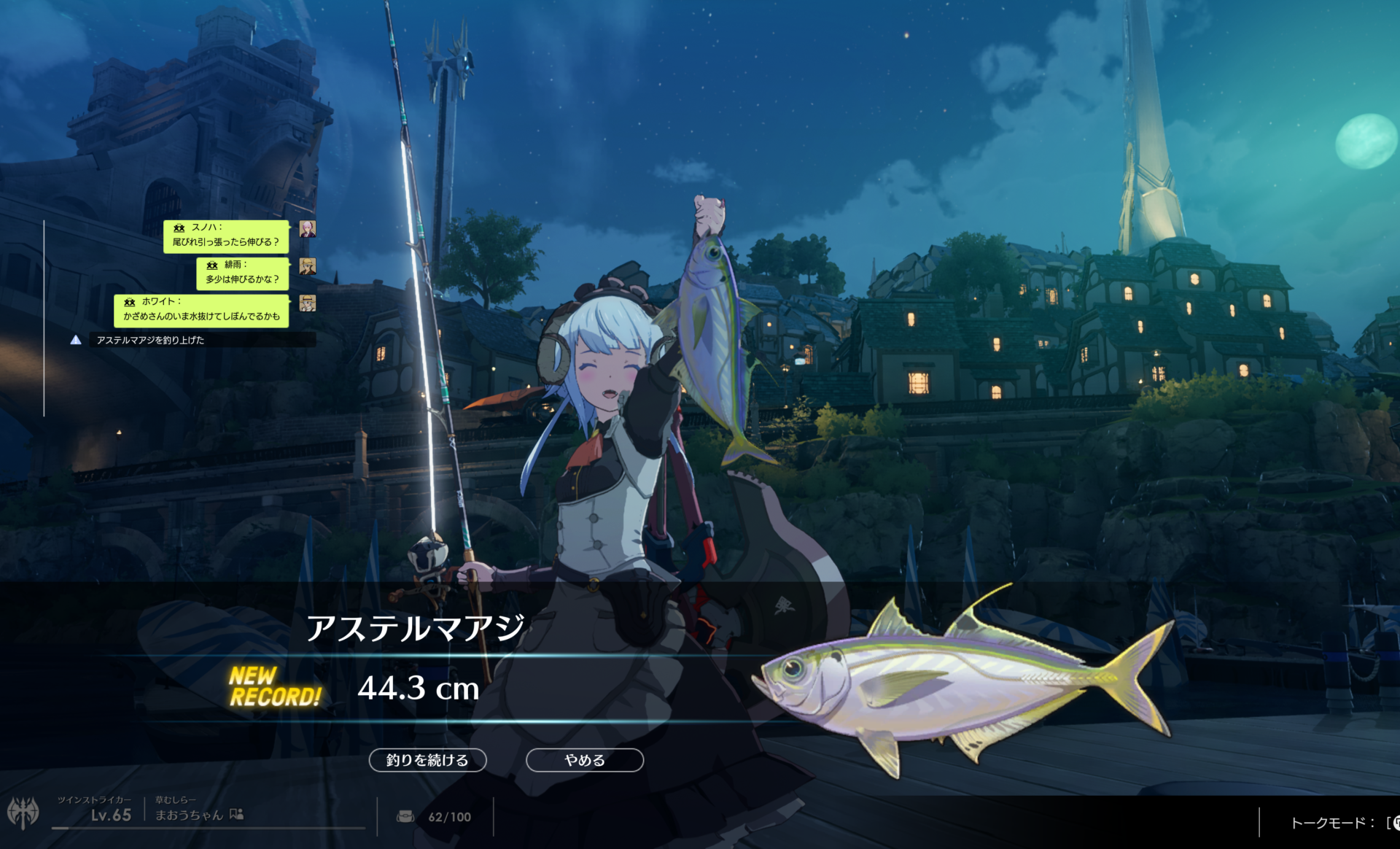Viewport: 1400px width, 849px height.
Task: Select ホワイト's chat message bubble
Action: click(201, 310)
